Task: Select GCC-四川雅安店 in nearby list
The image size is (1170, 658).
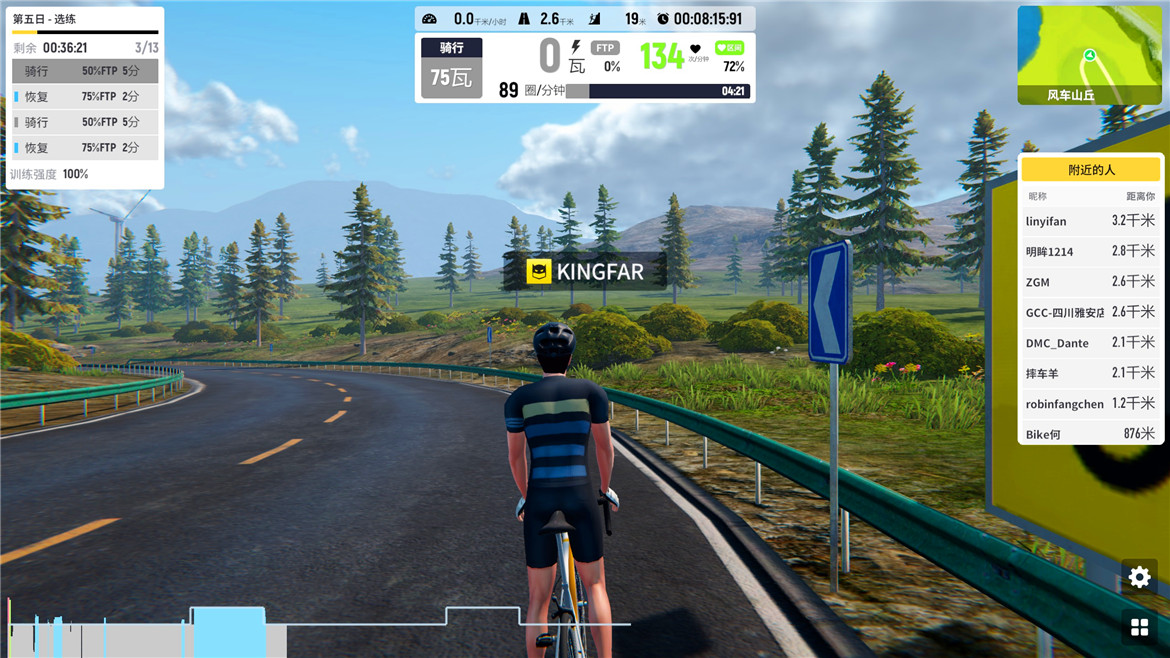Action: 1090,312
